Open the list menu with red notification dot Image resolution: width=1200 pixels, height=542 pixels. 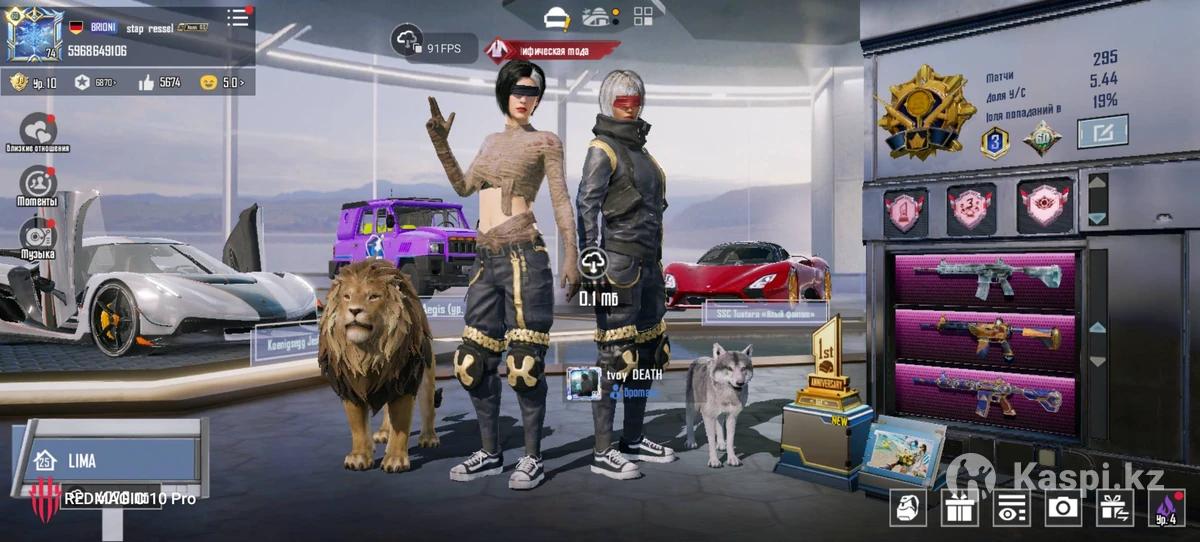click(x=238, y=17)
